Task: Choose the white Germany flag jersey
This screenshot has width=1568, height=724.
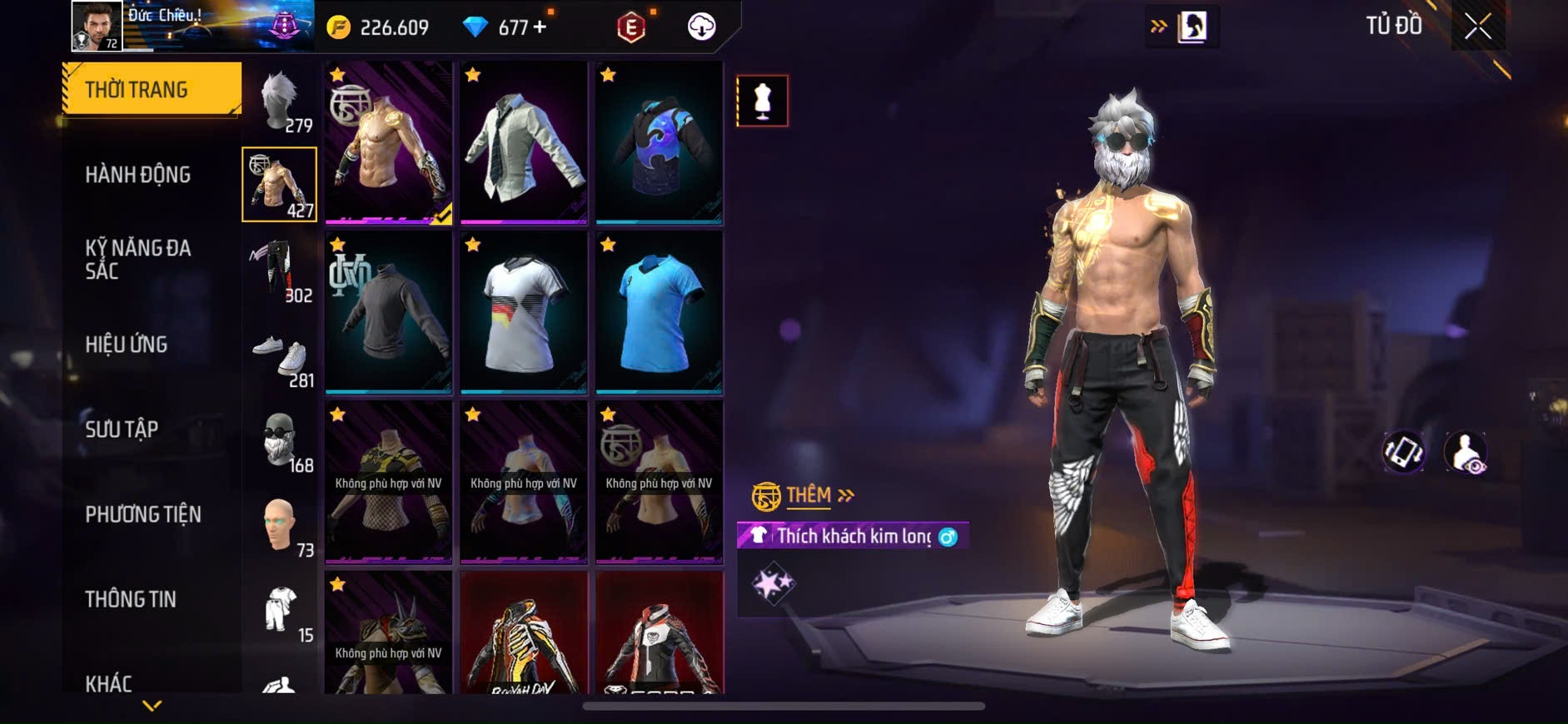Action: pos(524,312)
